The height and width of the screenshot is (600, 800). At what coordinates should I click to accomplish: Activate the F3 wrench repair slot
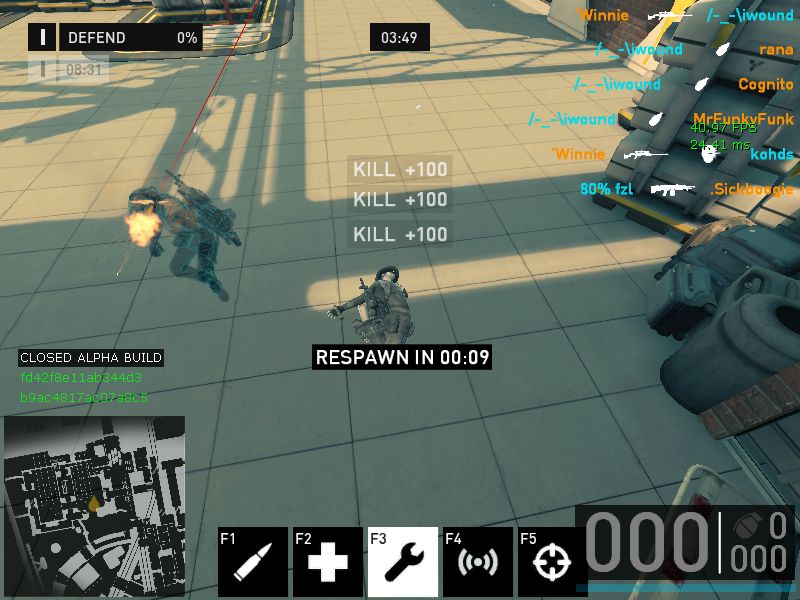click(403, 562)
